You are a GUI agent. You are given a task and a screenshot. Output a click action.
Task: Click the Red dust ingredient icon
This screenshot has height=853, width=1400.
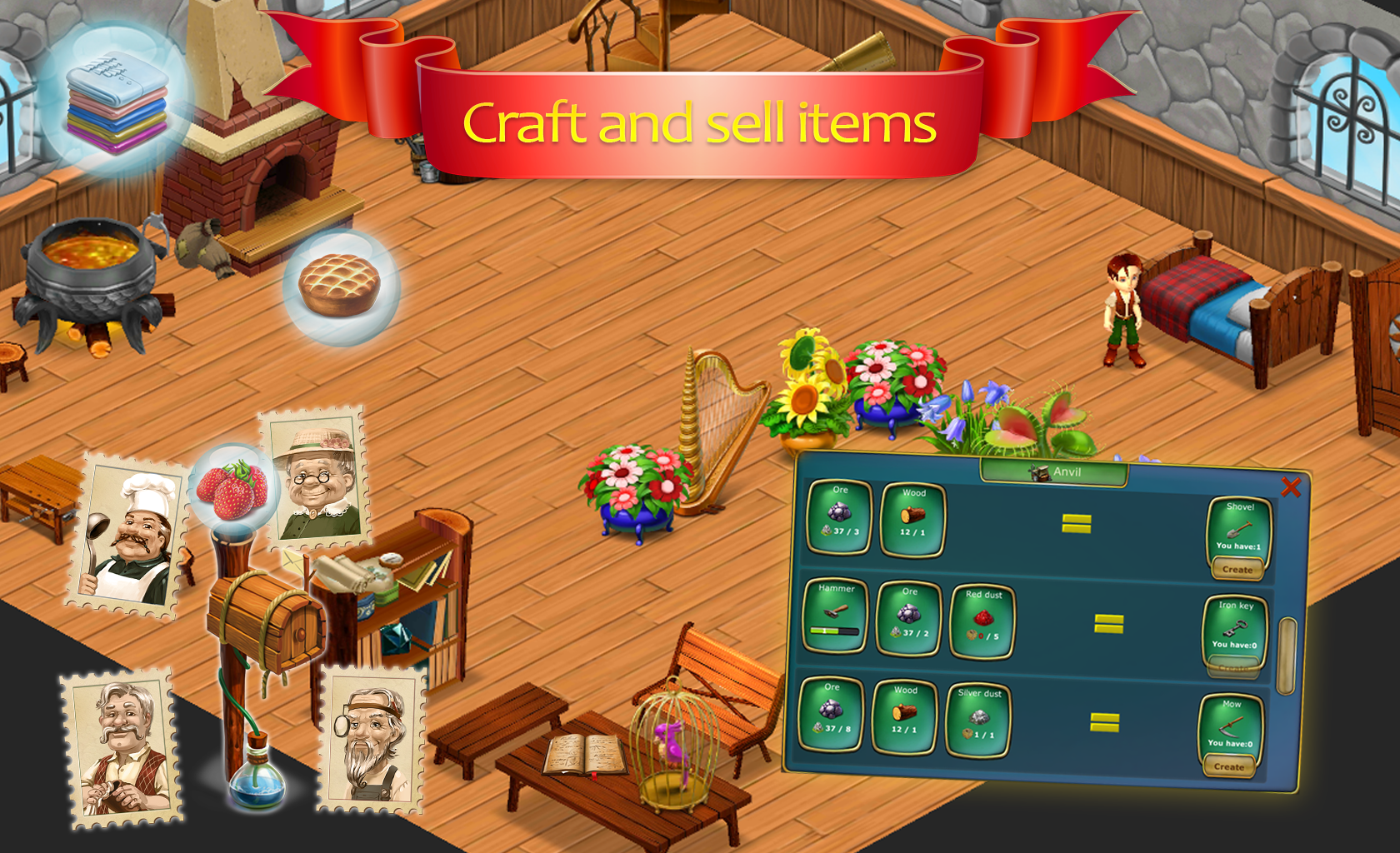click(982, 616)
